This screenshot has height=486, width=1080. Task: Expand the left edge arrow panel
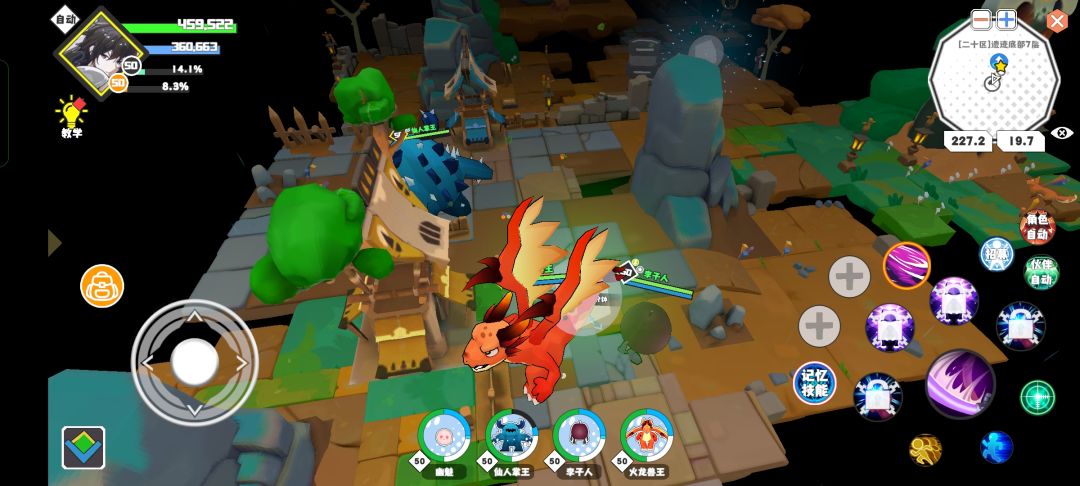coord(54,243)
